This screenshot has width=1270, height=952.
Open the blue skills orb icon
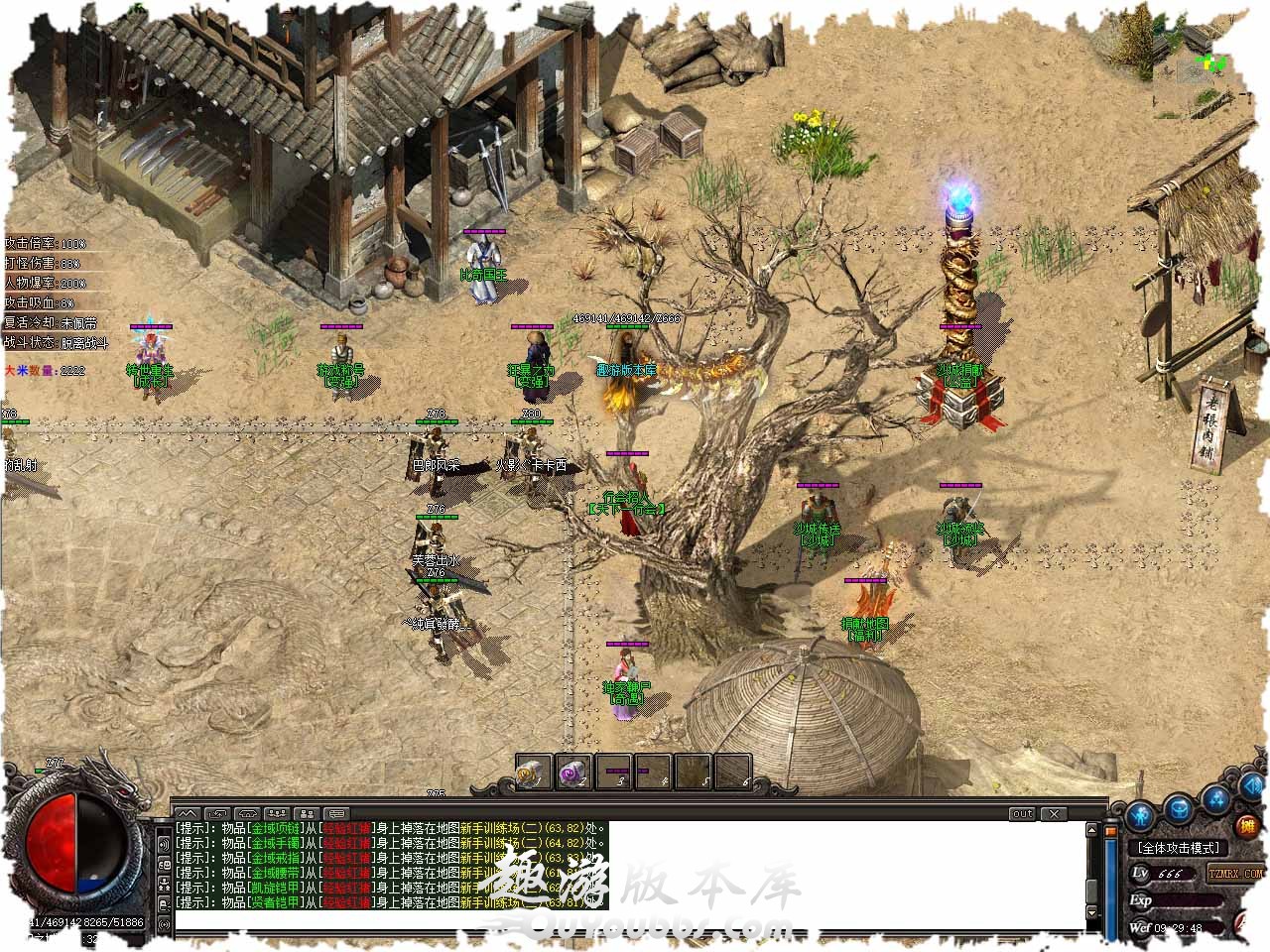click(1216, 798)
